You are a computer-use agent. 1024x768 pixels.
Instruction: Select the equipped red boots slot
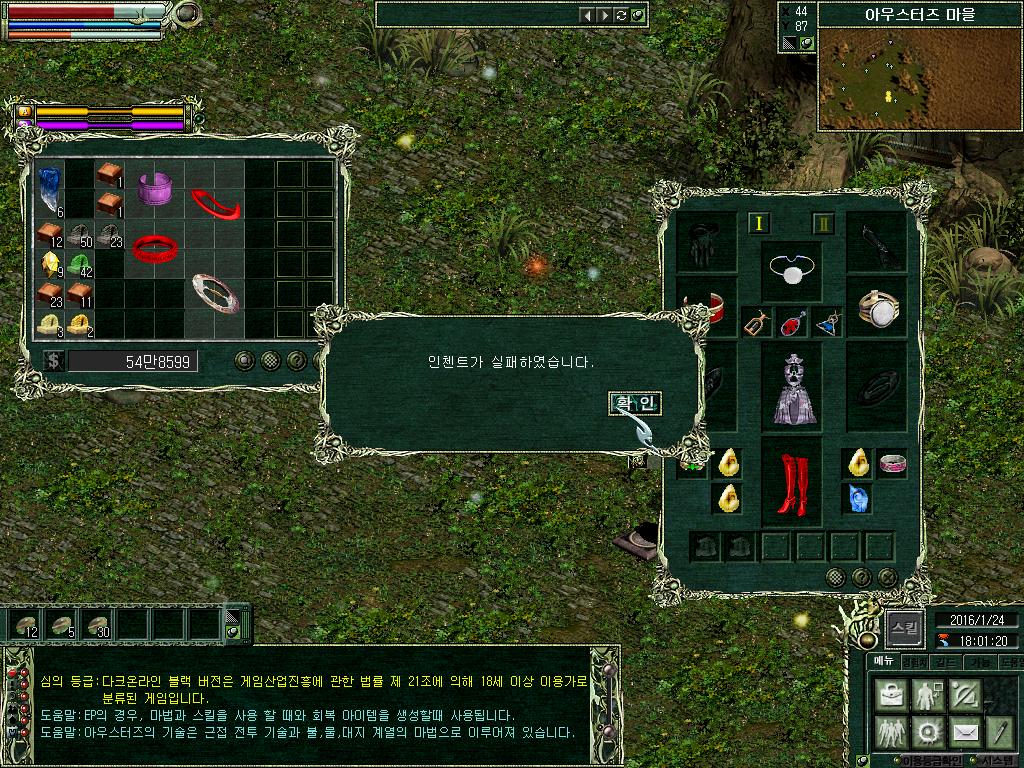tap(792, 483)
